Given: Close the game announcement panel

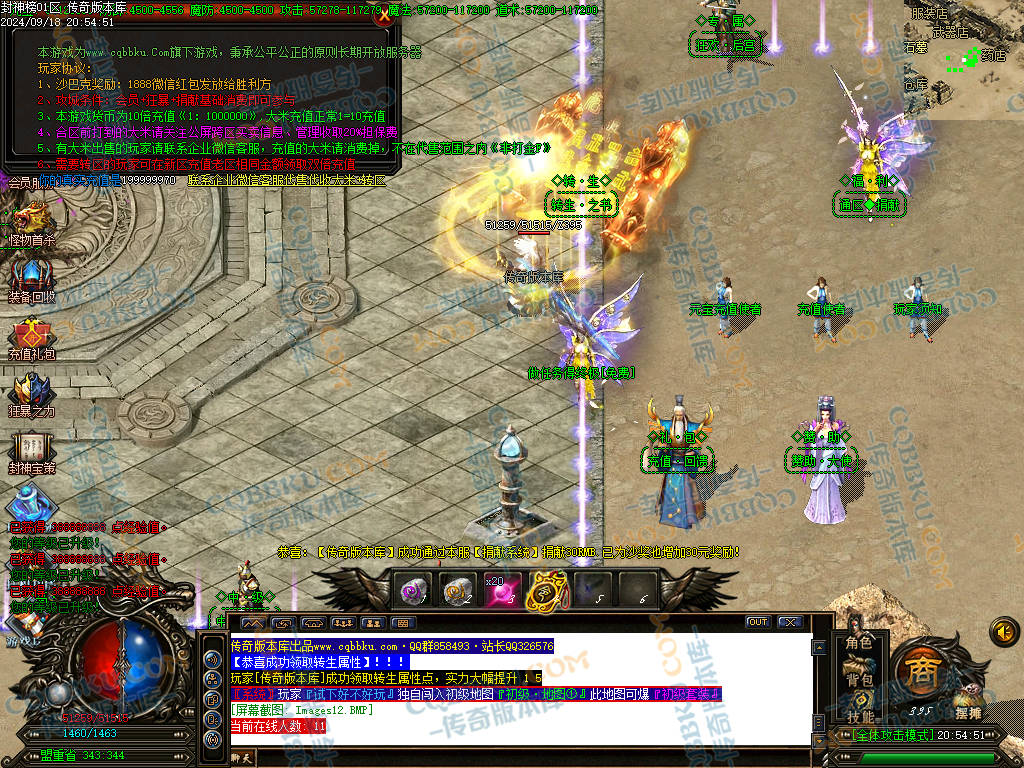Looking at the screenshot, I should point(382,16).
